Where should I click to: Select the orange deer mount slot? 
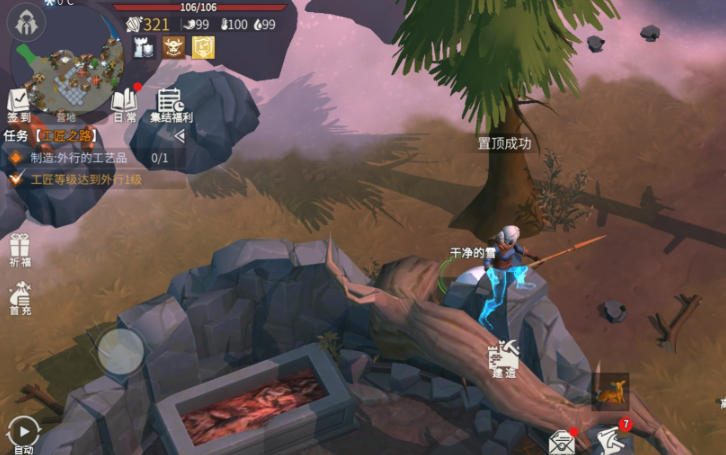(610, 391)
